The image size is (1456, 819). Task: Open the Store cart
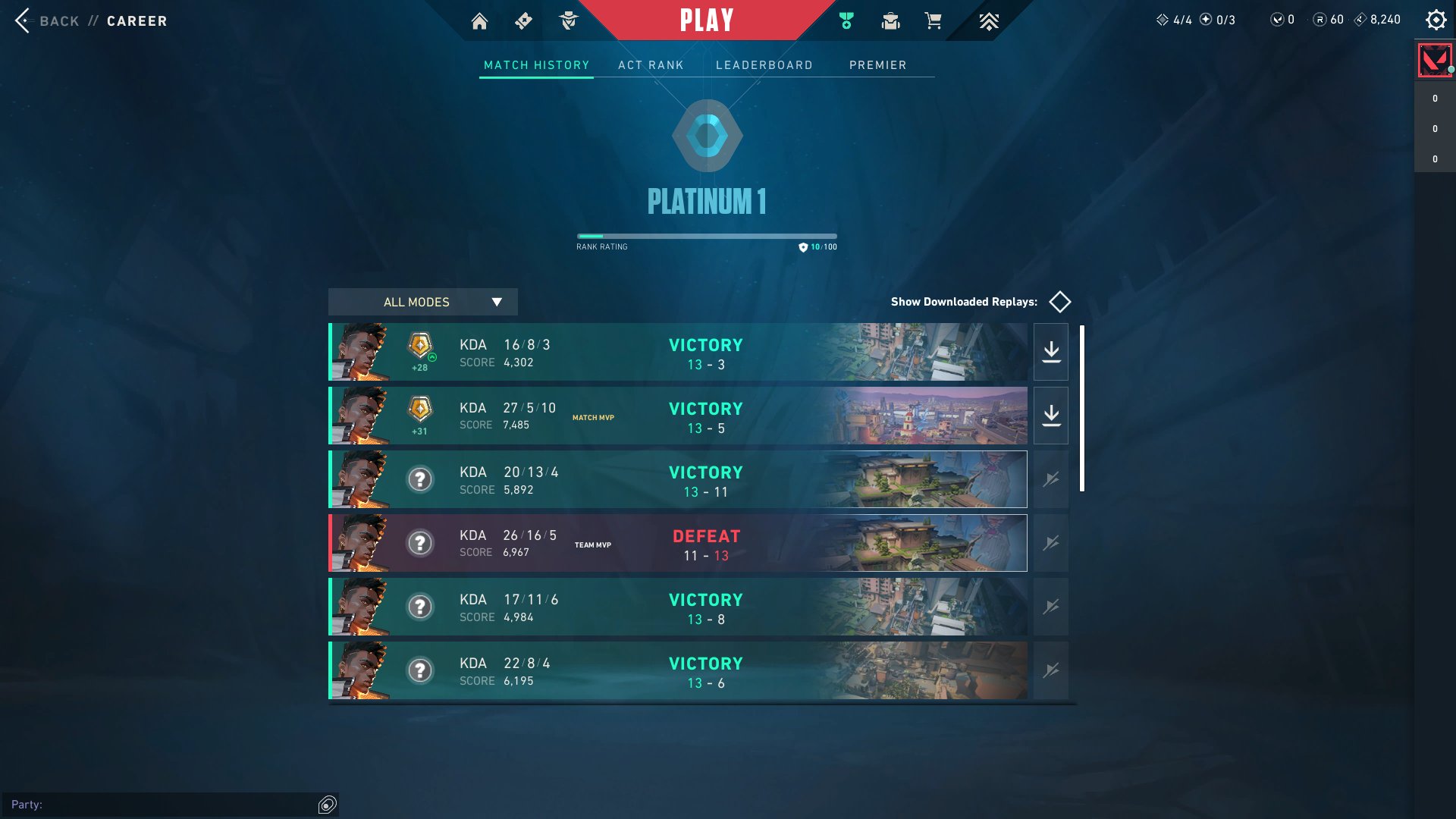point(934,20)
